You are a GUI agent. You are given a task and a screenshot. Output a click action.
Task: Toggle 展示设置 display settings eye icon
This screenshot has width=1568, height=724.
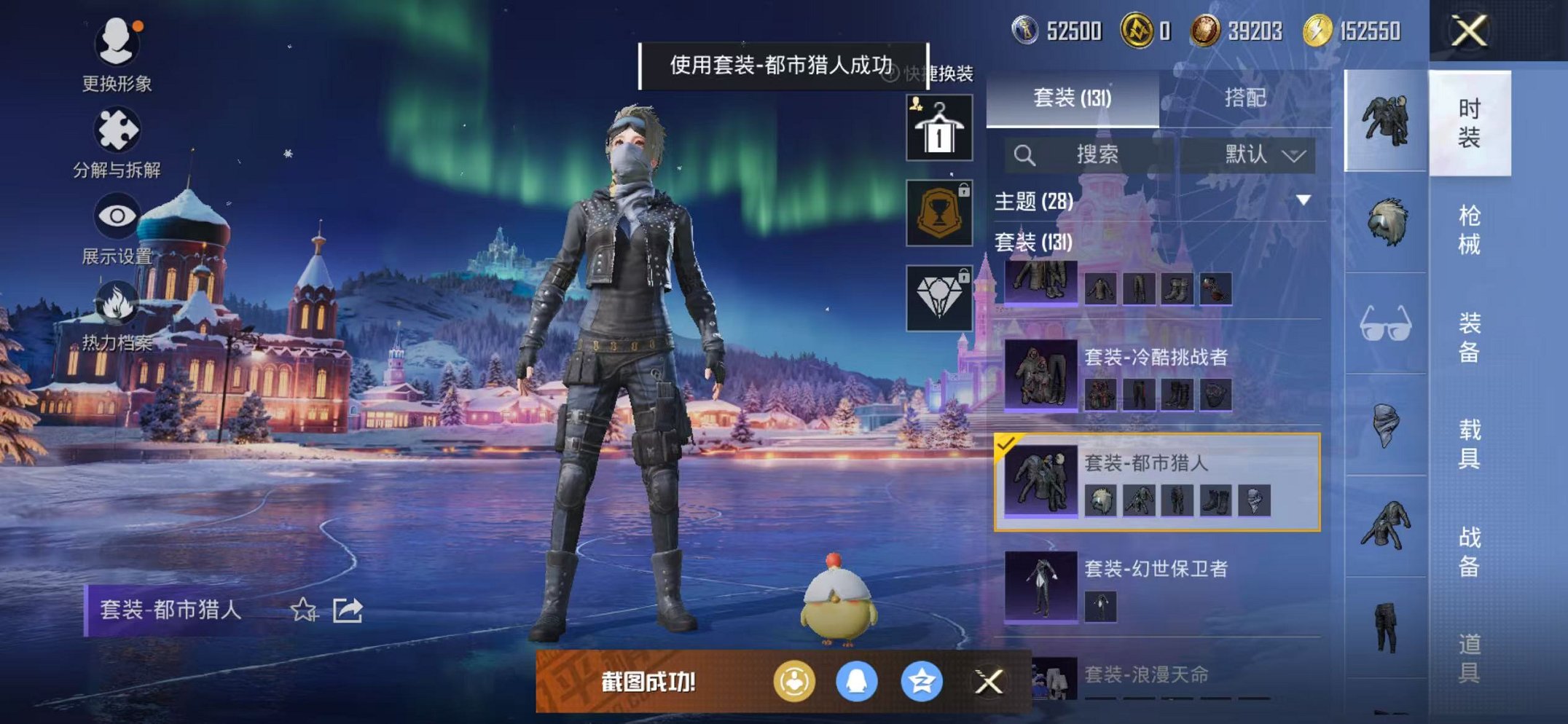117,216
